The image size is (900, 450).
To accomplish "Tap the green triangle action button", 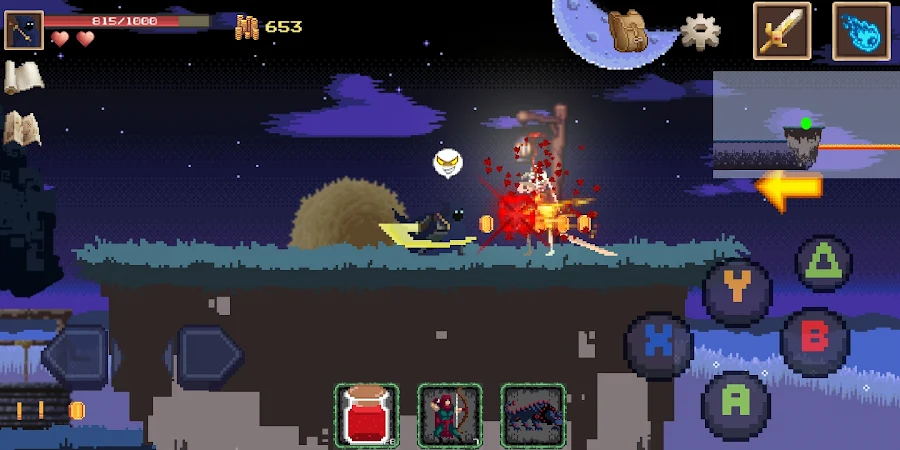I will [x=823, y=263].
